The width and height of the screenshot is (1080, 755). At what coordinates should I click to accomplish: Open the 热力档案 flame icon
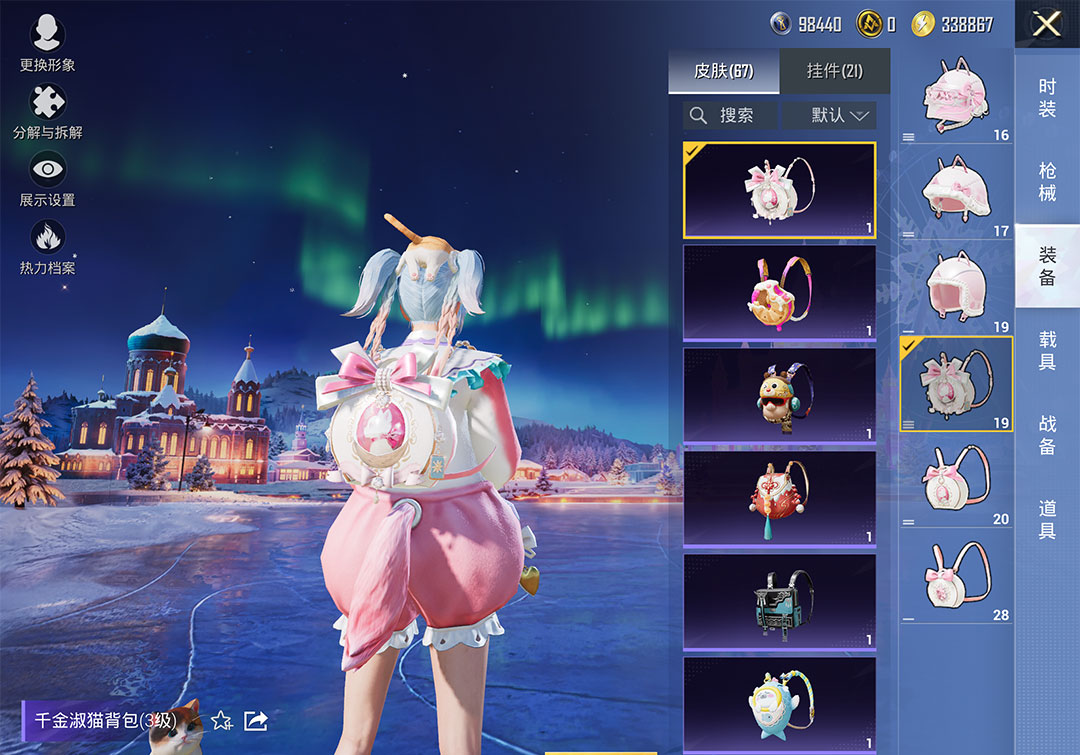pos(47,246)
